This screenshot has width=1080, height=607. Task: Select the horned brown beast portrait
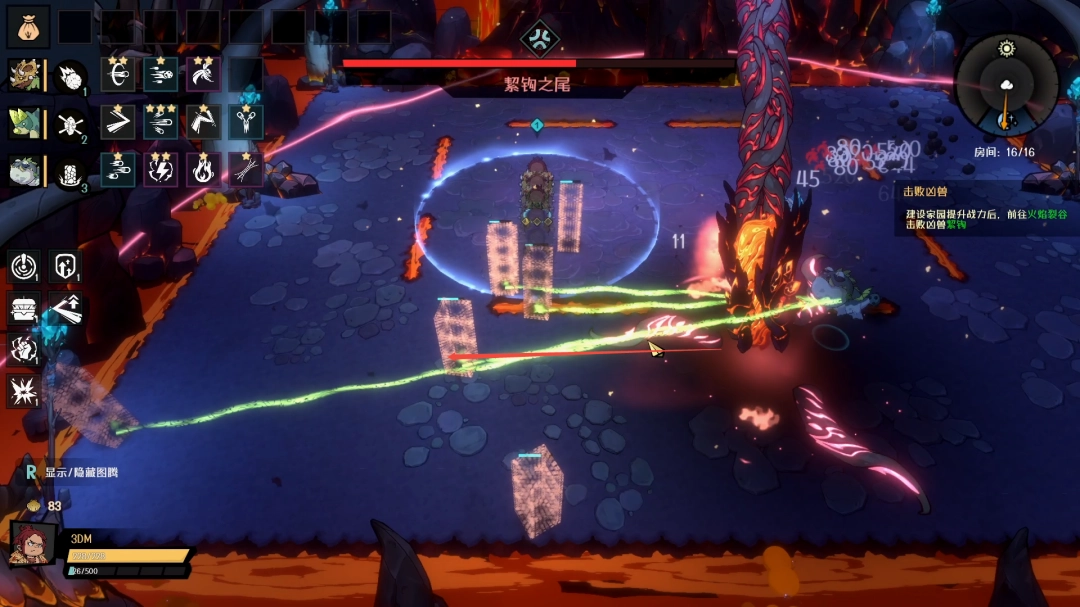[24, 75]
